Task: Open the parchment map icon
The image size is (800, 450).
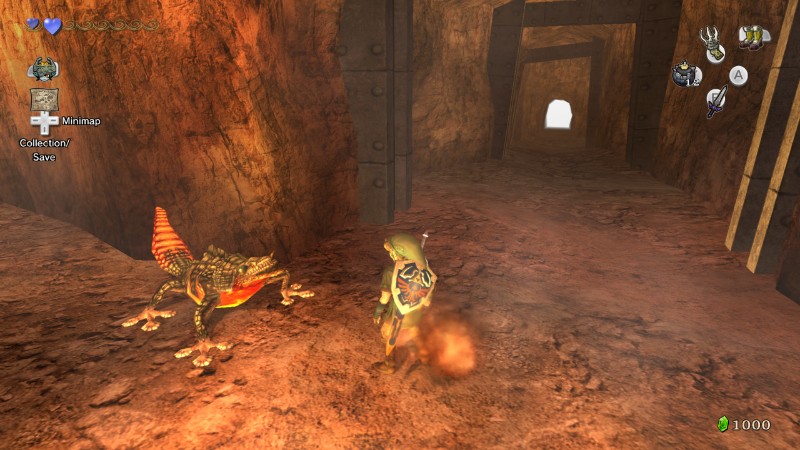Action: tap(43, 99)
